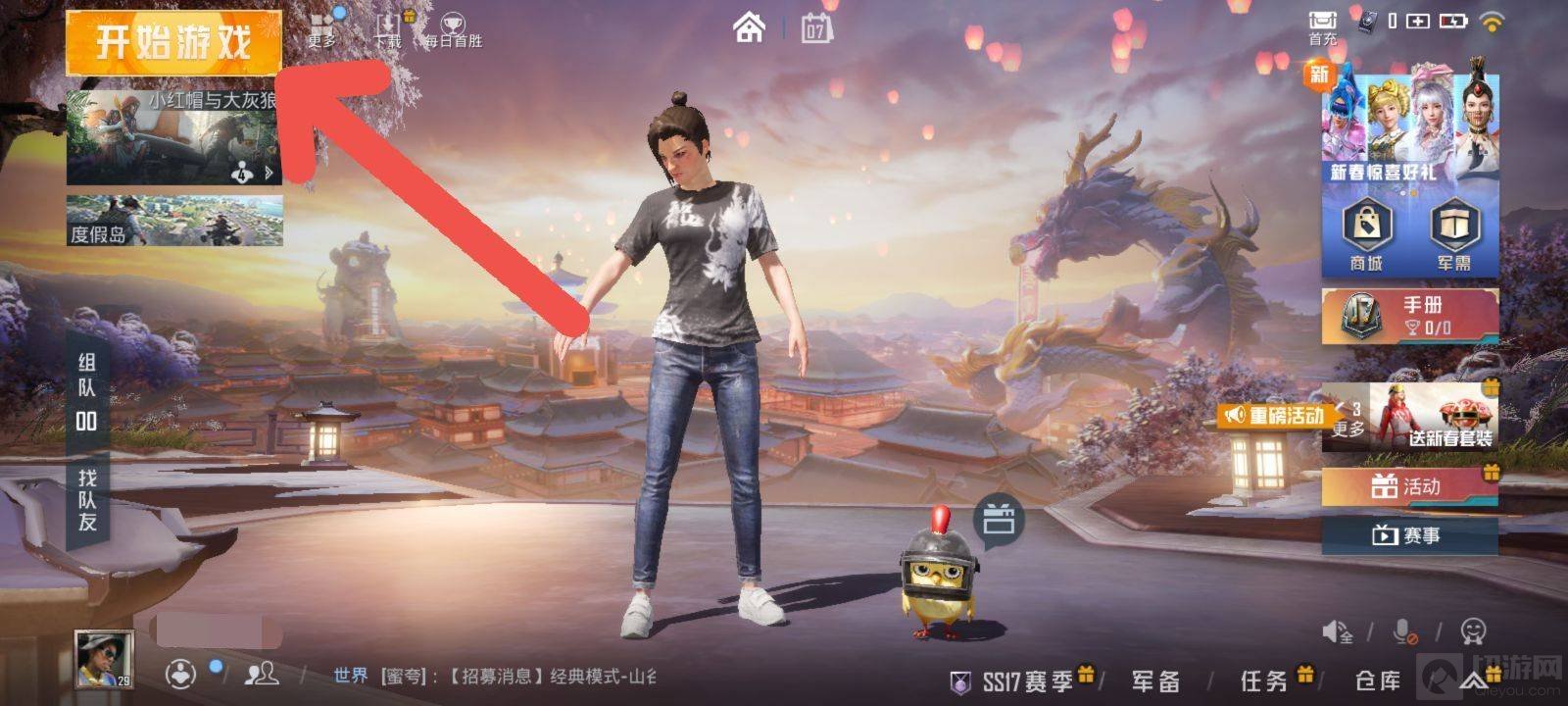The height and width of the screenshot is (706, 1568).
Task: Tap the orange 开始游戏 start button
Action: coord(173,42)
